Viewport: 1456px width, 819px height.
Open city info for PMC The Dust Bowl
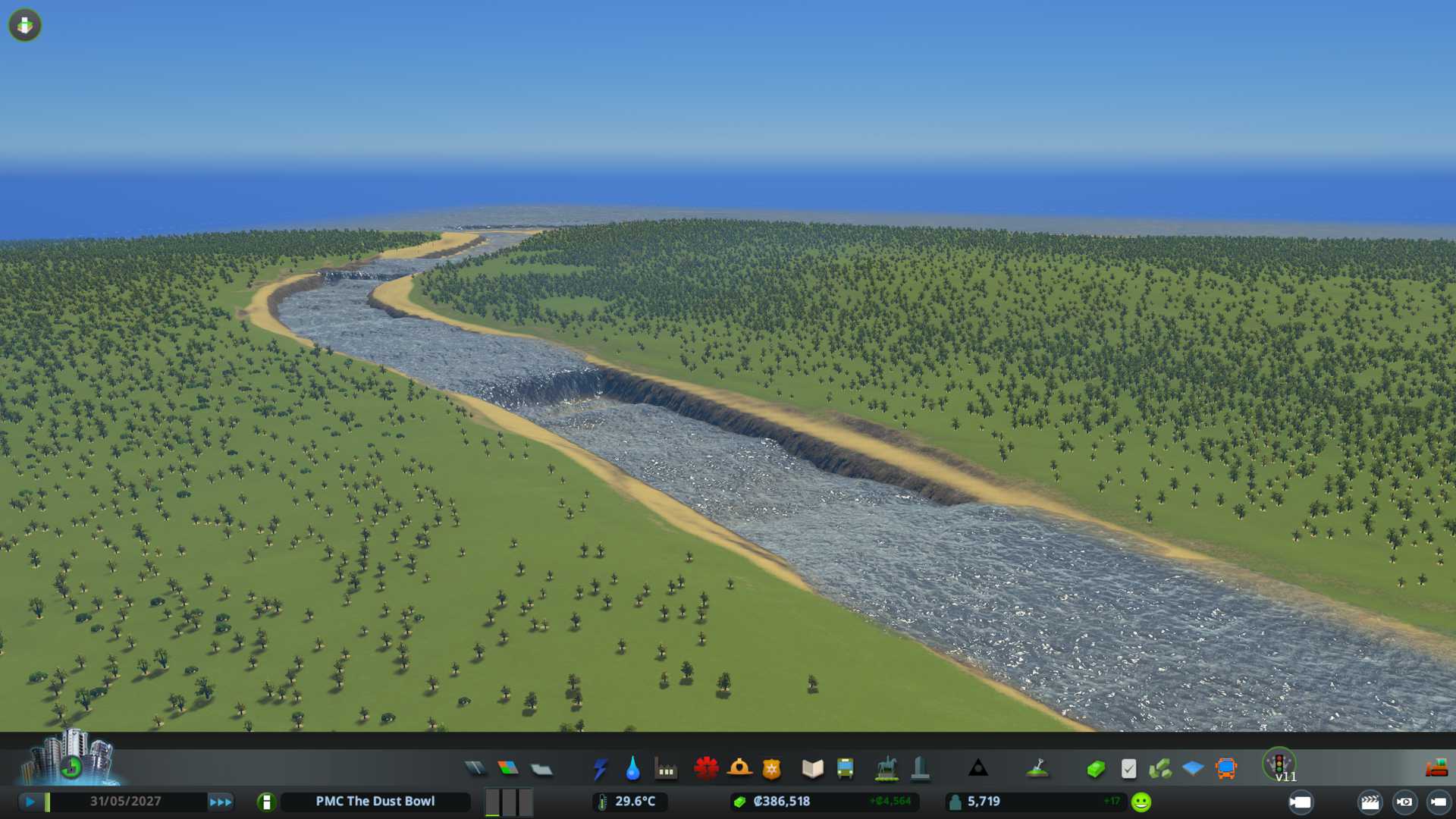[x=375, y=802]
